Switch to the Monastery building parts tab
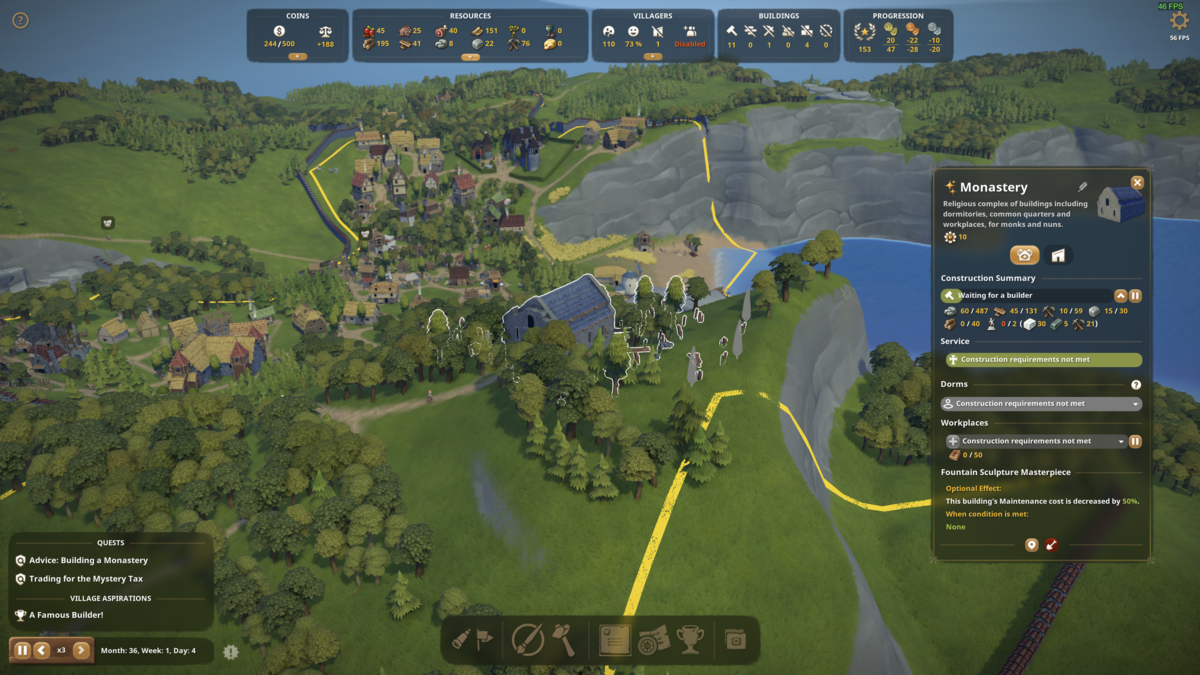This screenshot has height=675, width=1200. (1057, 255)
